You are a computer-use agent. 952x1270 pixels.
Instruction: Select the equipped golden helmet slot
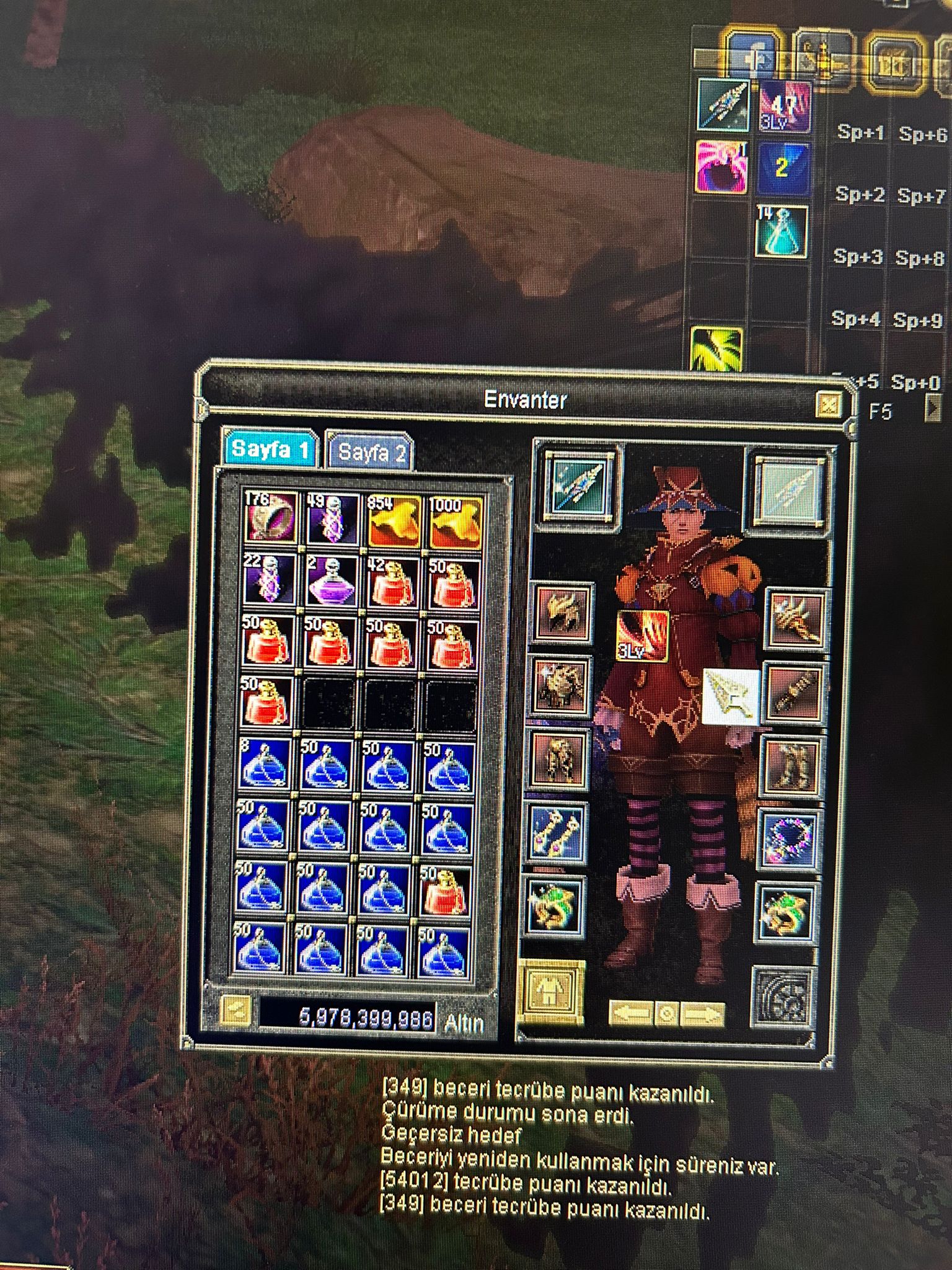coord(562,613)
